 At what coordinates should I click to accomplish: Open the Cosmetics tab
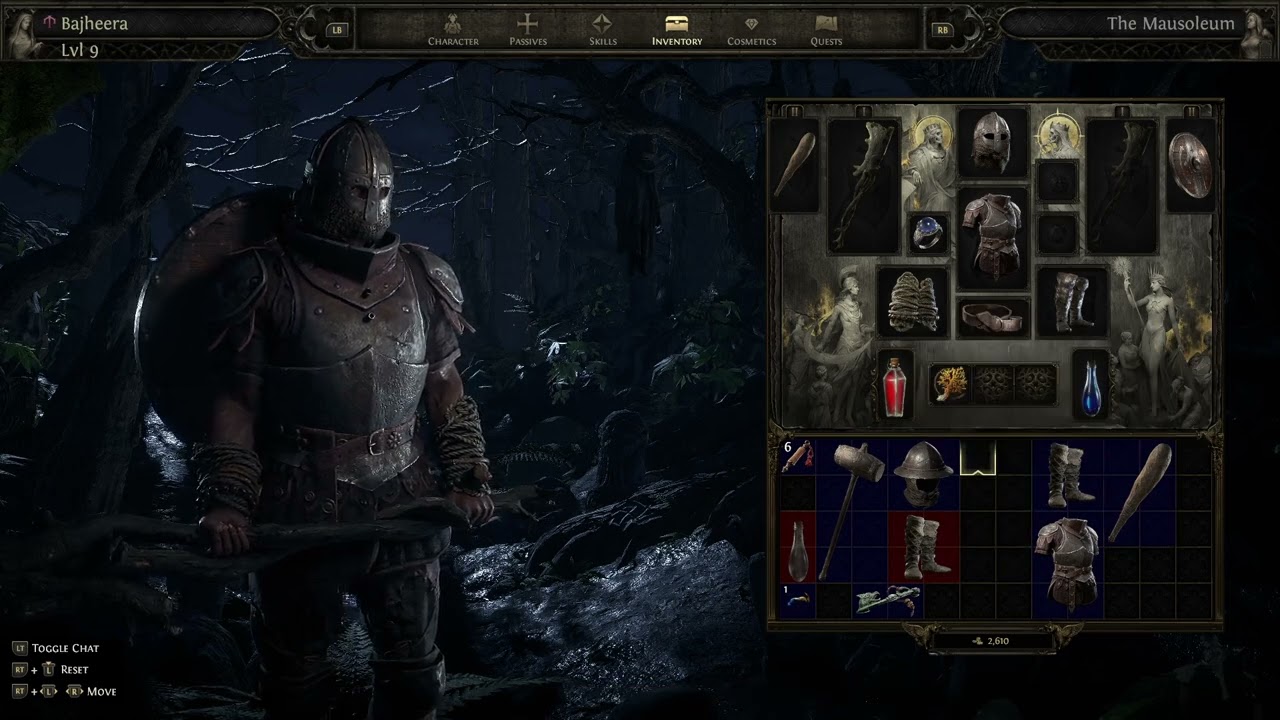[751, 30]
